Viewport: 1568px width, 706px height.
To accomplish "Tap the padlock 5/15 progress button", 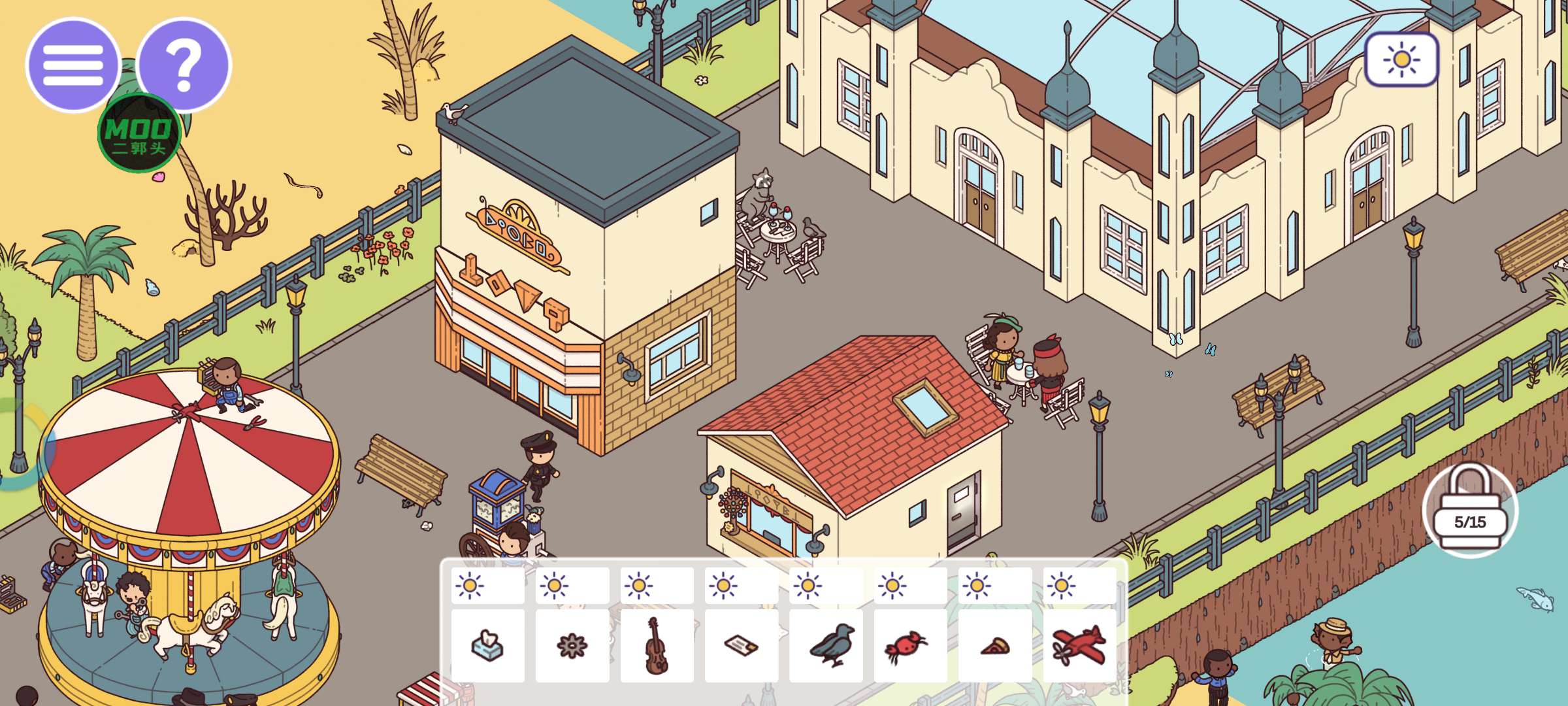I will coord(1470,511).
